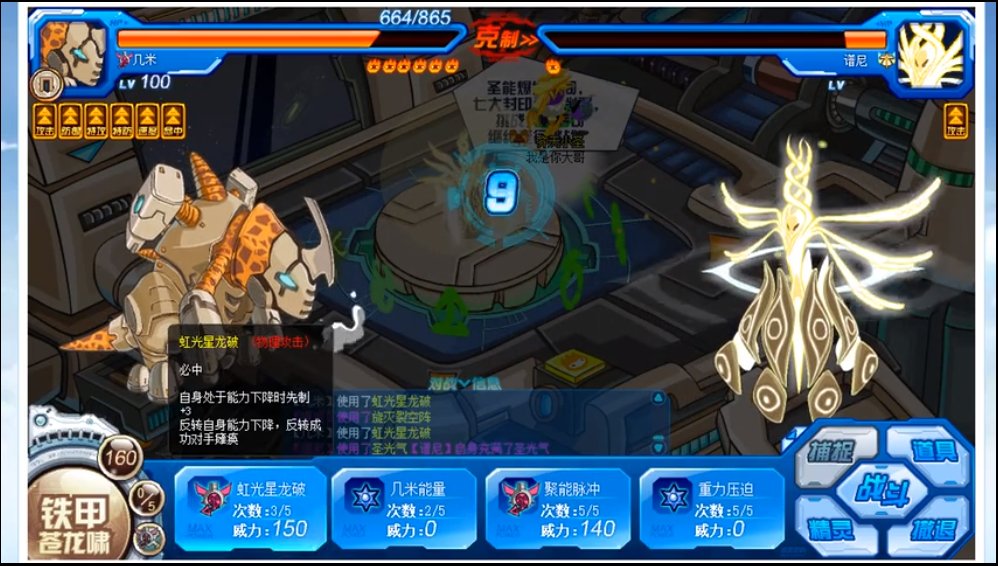Click the player's 命中 buff icon
998x566 pixels.
pyautogui.click(x=173, y=119)
